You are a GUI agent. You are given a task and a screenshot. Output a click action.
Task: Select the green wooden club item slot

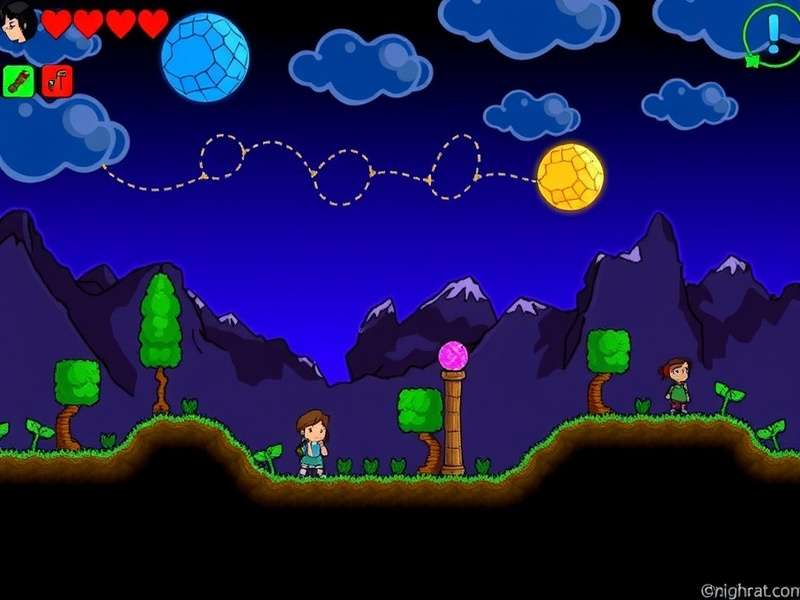pyautogui.click(x=19, y=81)
